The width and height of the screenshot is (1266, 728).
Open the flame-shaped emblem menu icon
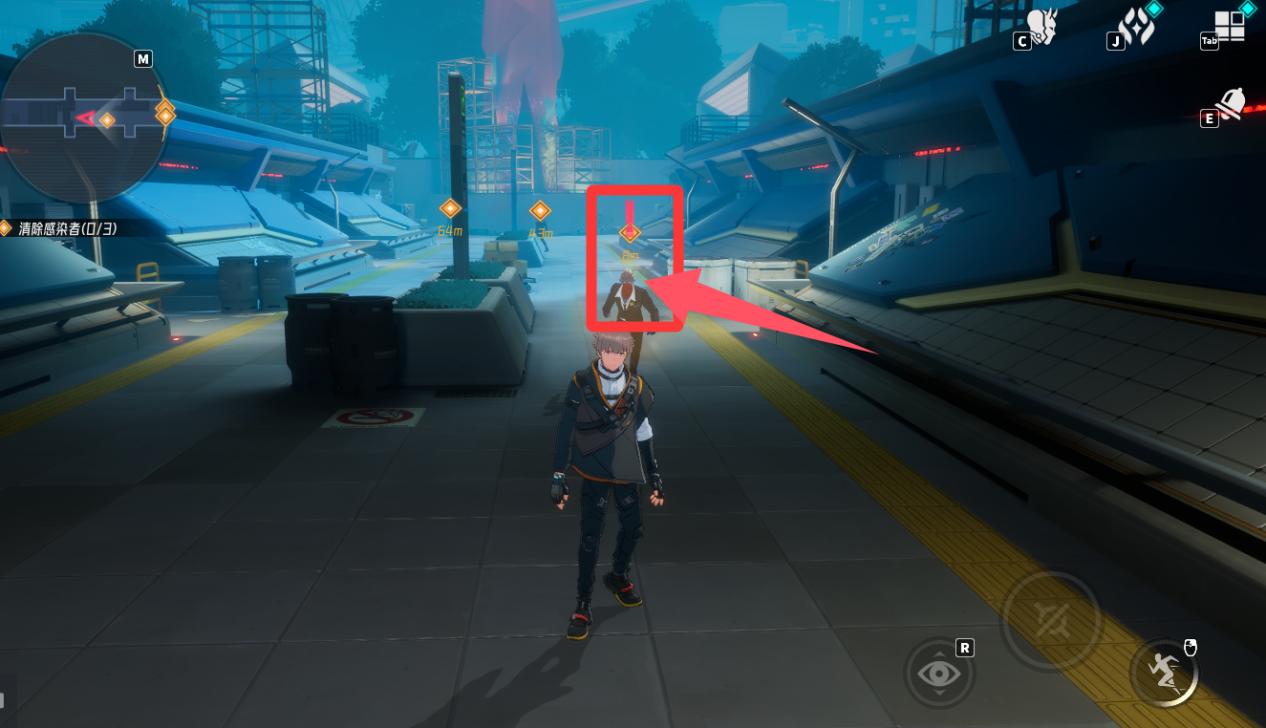pyautogui.click(x=1136, y=27)
